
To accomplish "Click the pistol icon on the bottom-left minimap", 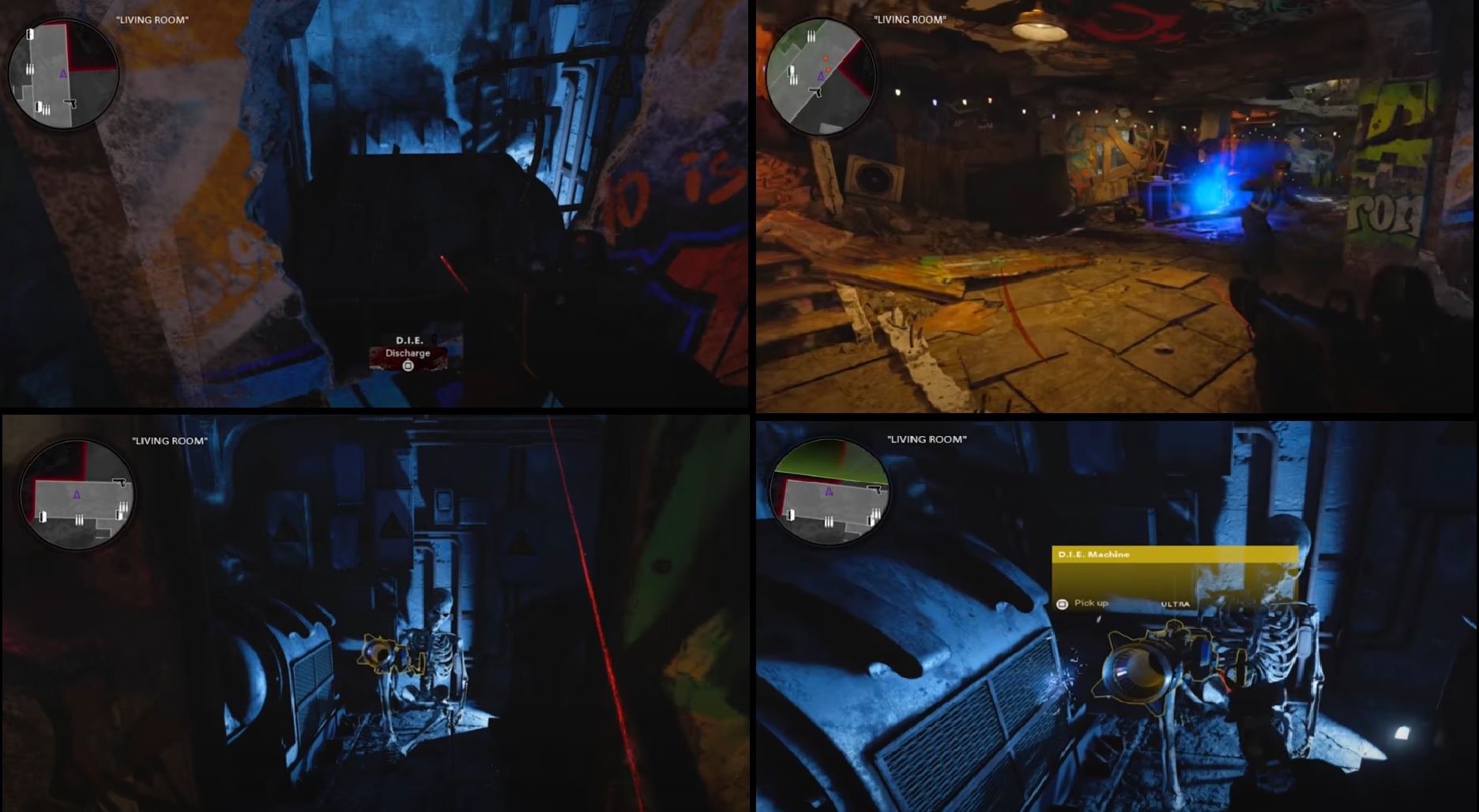I will coord(119,483).
